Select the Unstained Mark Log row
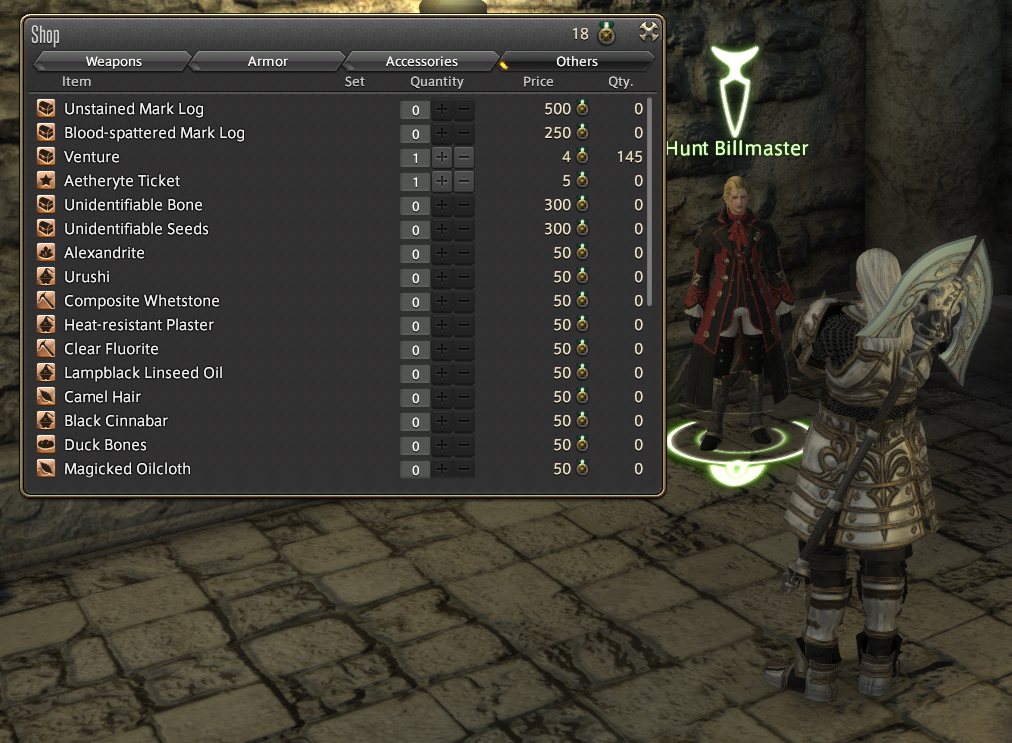 coord(134,109)
